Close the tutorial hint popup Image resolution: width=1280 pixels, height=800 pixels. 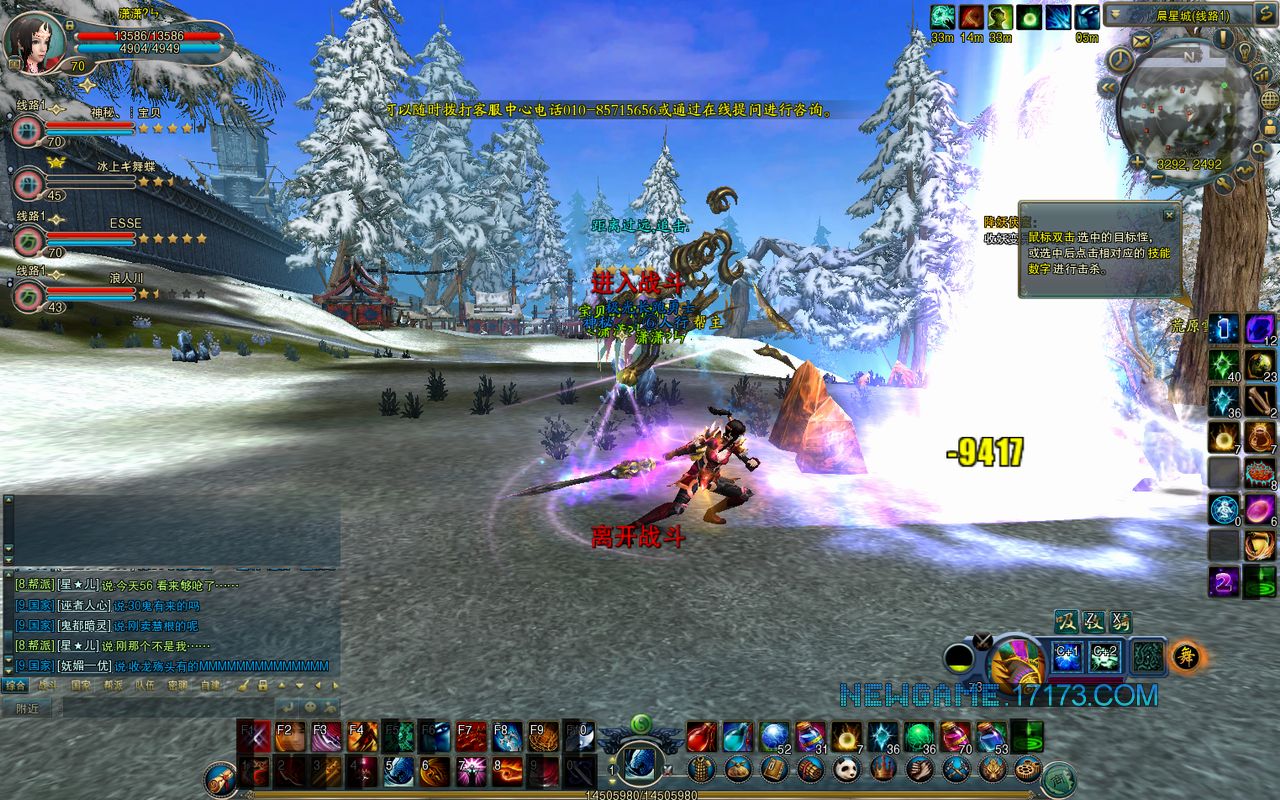[x=1169, y=214]
